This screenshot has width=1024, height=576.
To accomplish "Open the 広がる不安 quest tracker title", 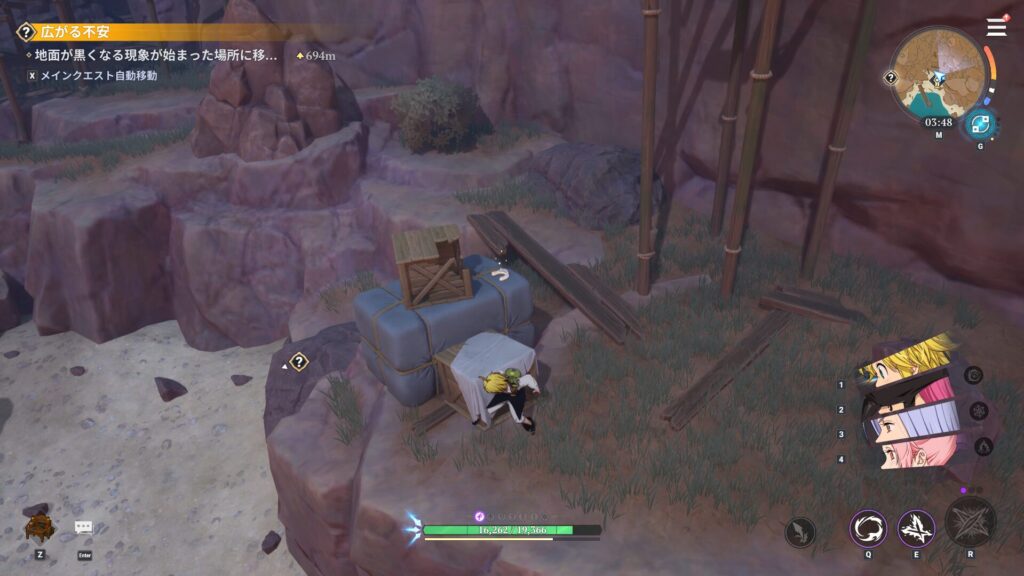I will 76,33.
